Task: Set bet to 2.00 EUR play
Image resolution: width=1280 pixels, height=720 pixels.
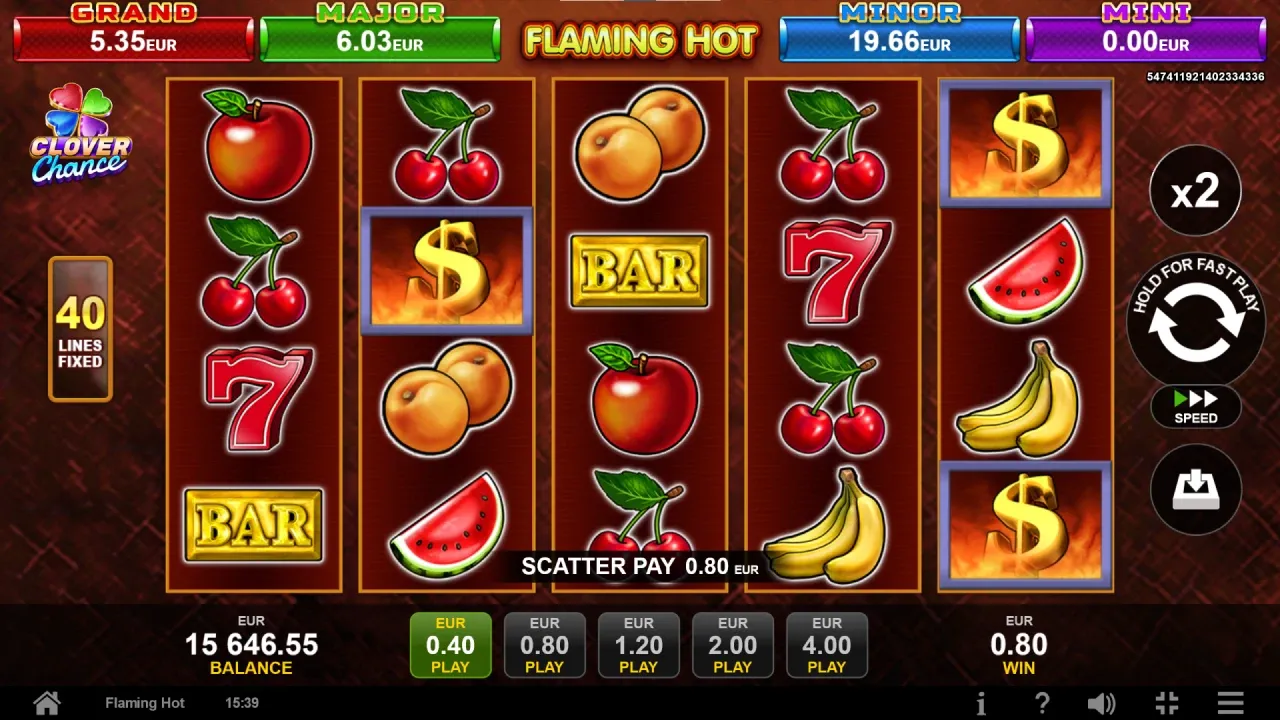Action: tap(732, 645)
